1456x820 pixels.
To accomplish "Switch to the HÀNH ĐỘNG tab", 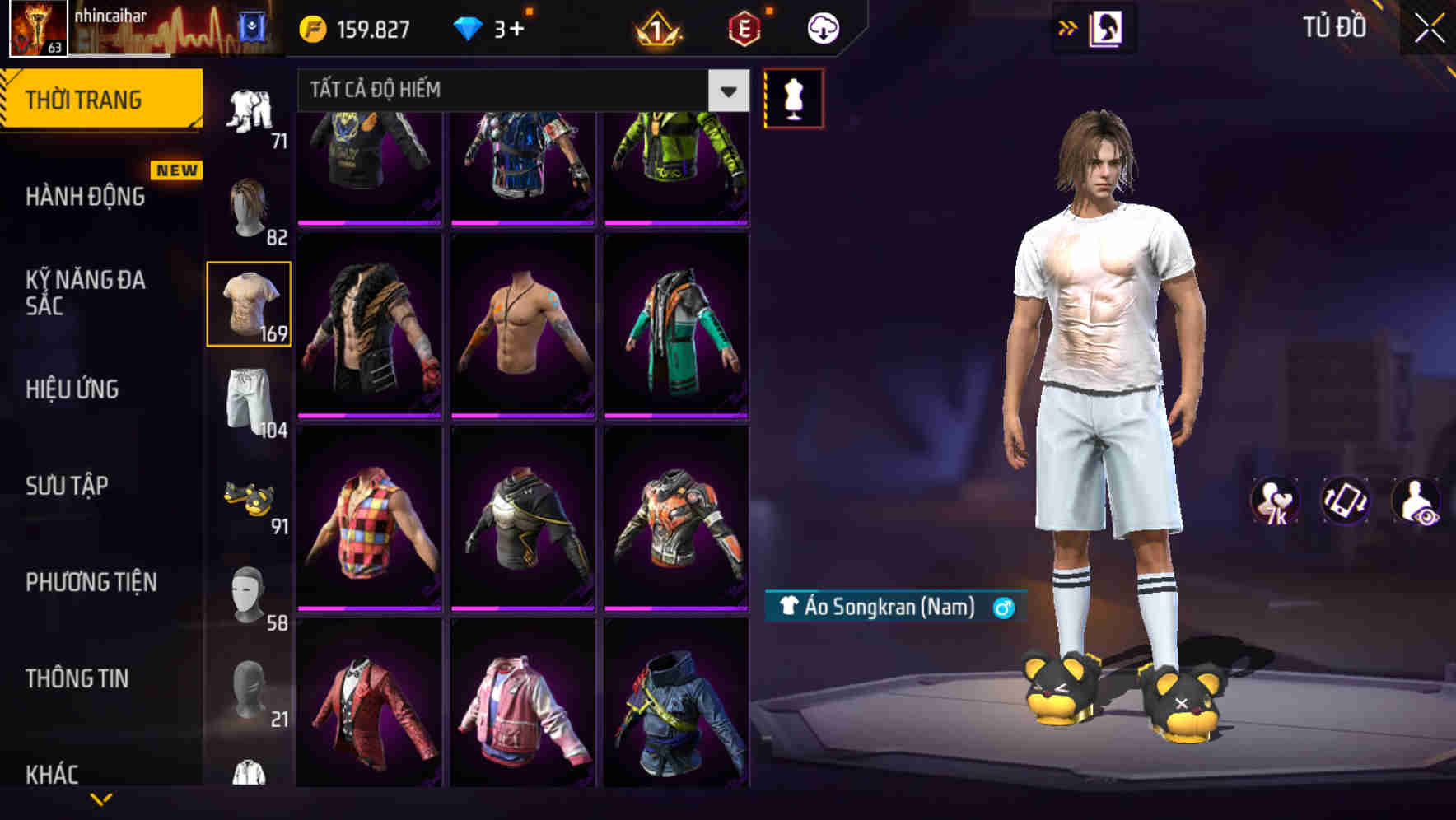I will click(x=86, y=197).
